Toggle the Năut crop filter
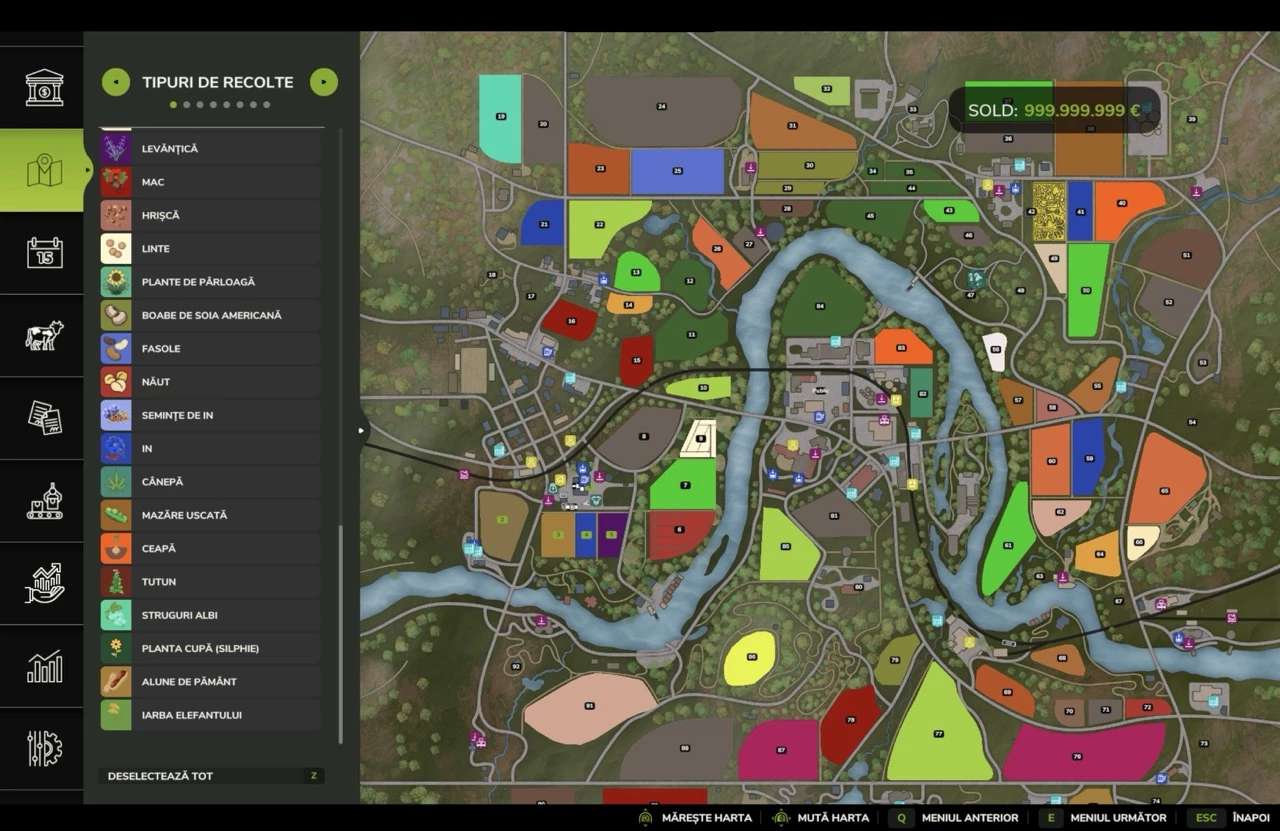Screen dimensions: 1280x831 (211, 382)
